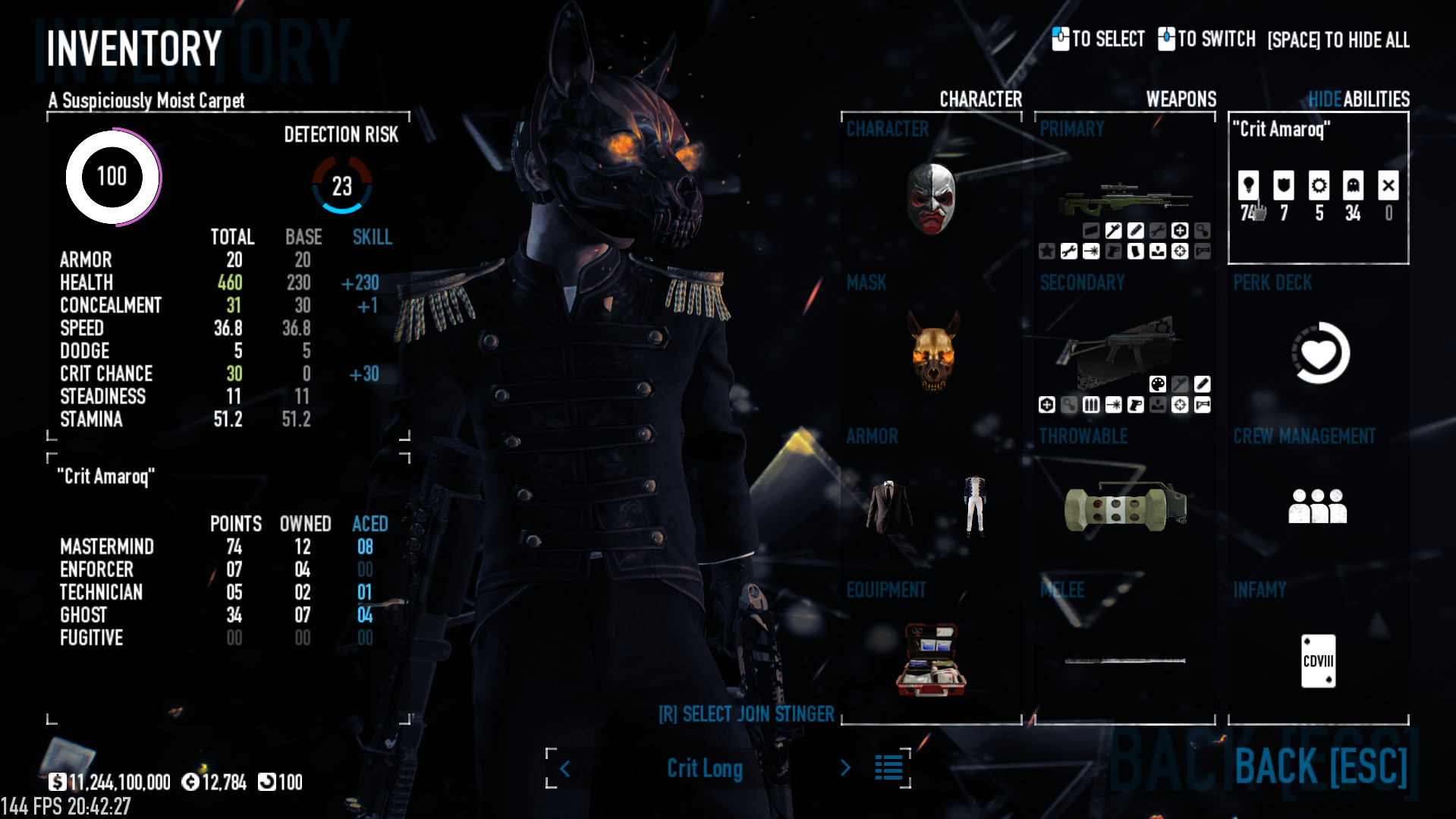Click the Mastermind skill tree icon
The height and width of the screenshot is (819, 1456).
1248,185
